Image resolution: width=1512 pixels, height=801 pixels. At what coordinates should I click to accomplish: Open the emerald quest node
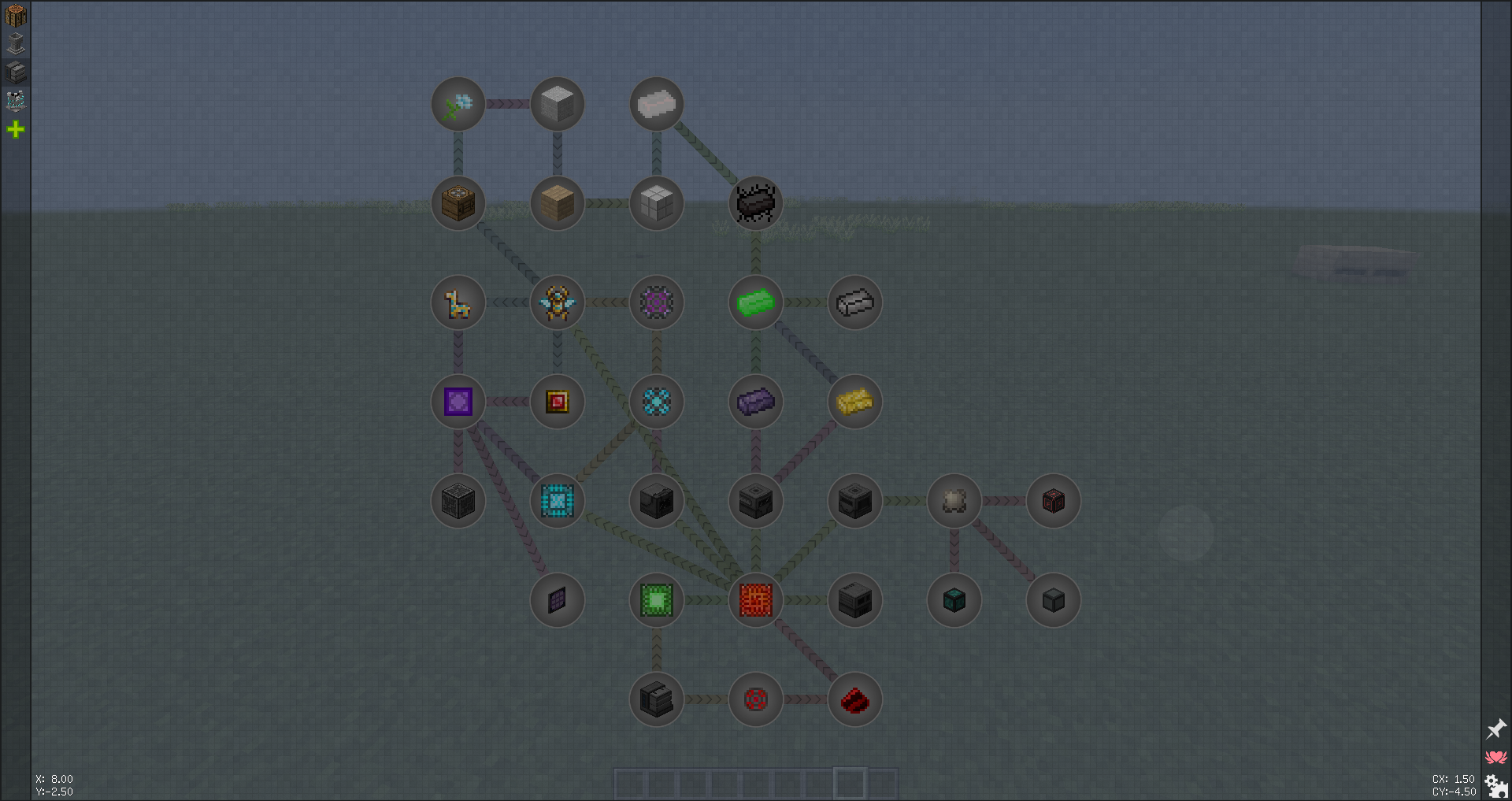click(754, 302)
